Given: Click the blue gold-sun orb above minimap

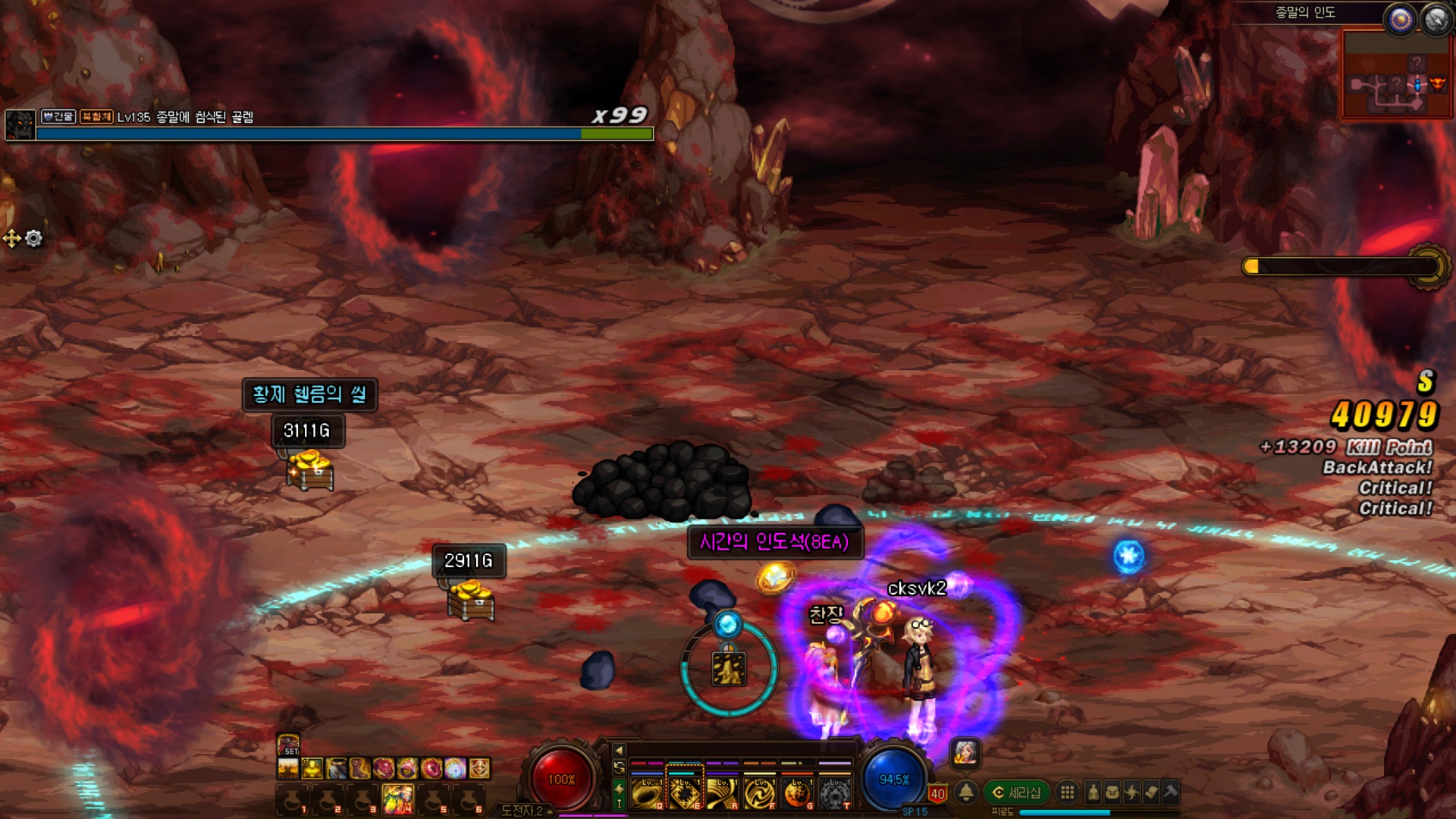Looking at the screenshot, I should (1400, 20).
